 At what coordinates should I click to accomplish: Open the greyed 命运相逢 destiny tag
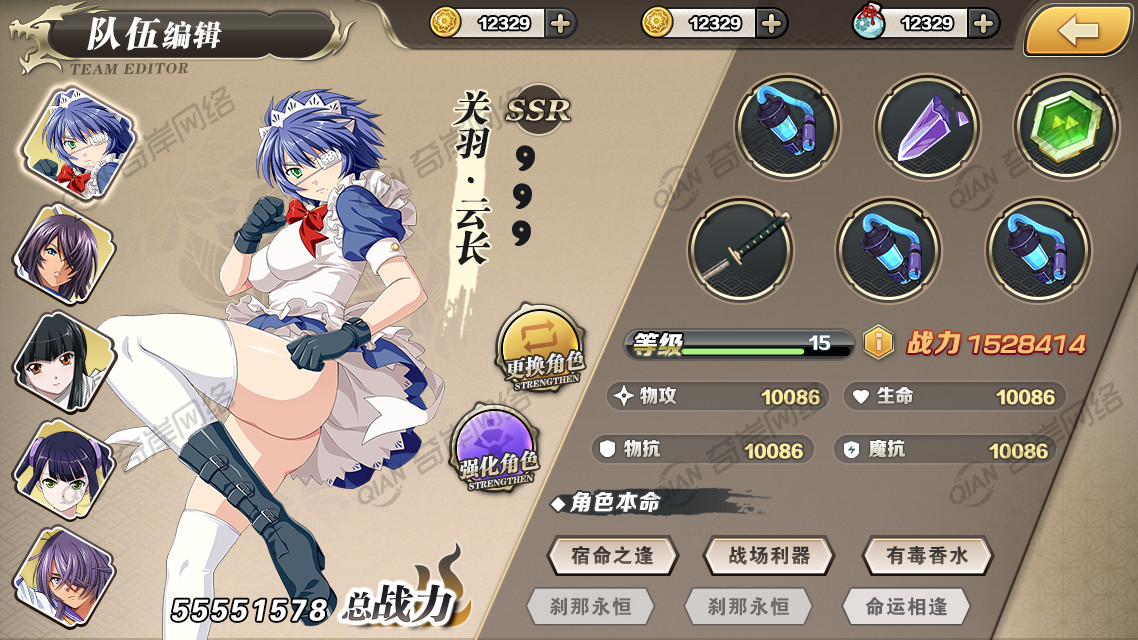(906, 606)
